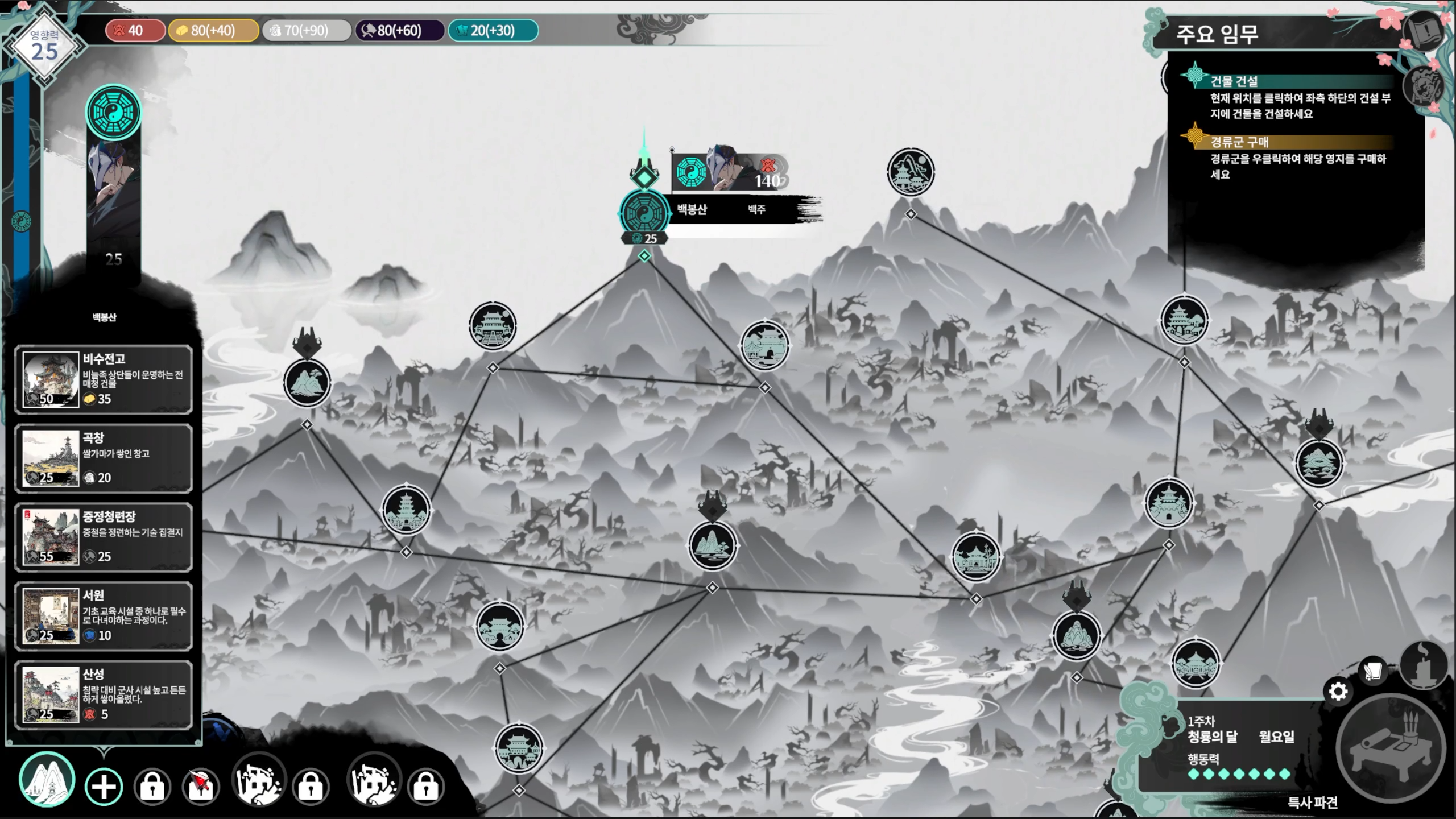1456x819 pixels.
Task: Click the masked character portrait on the left panel
Action: point(114,188)
